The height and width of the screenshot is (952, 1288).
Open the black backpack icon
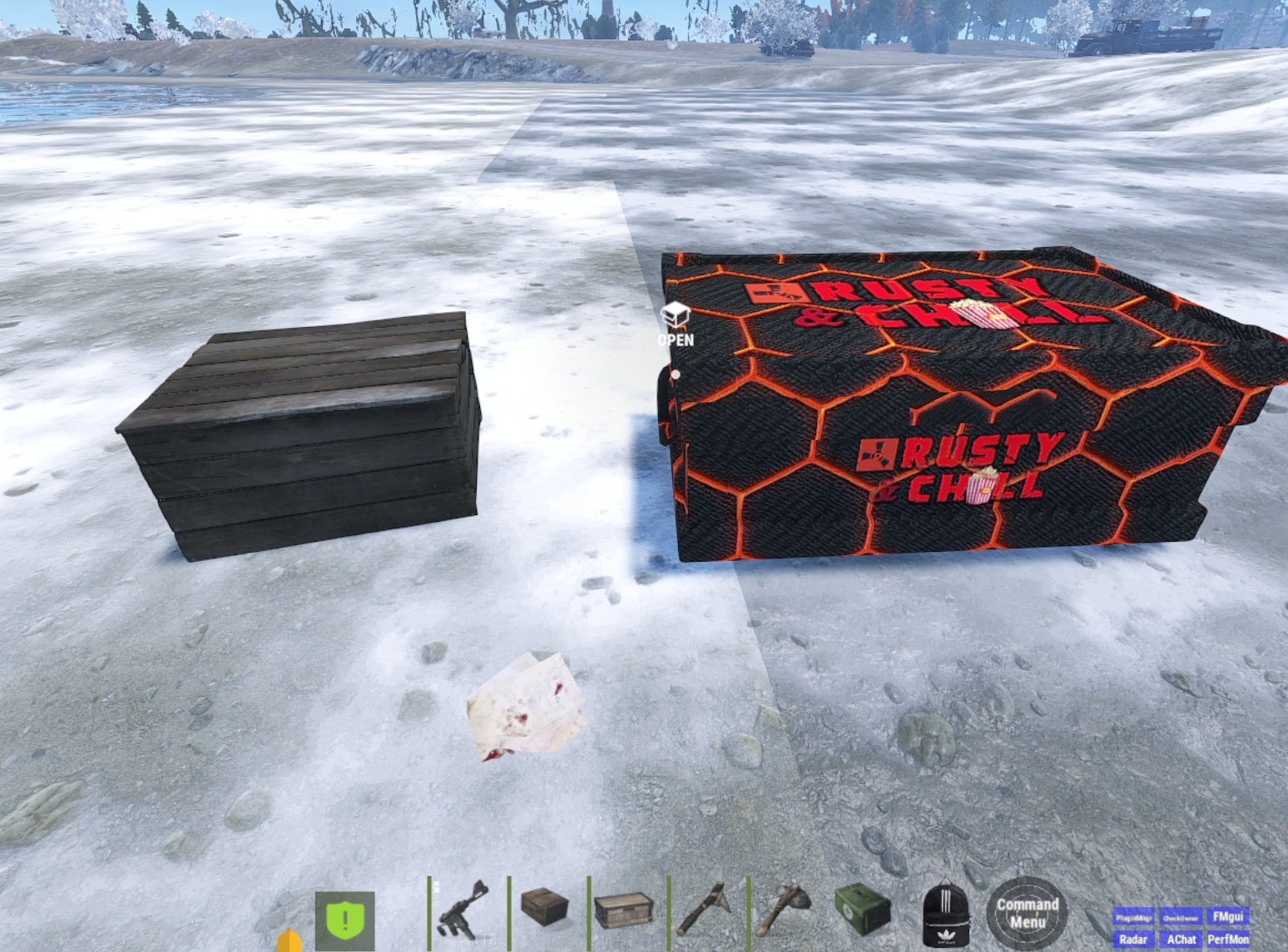(946, 914)
